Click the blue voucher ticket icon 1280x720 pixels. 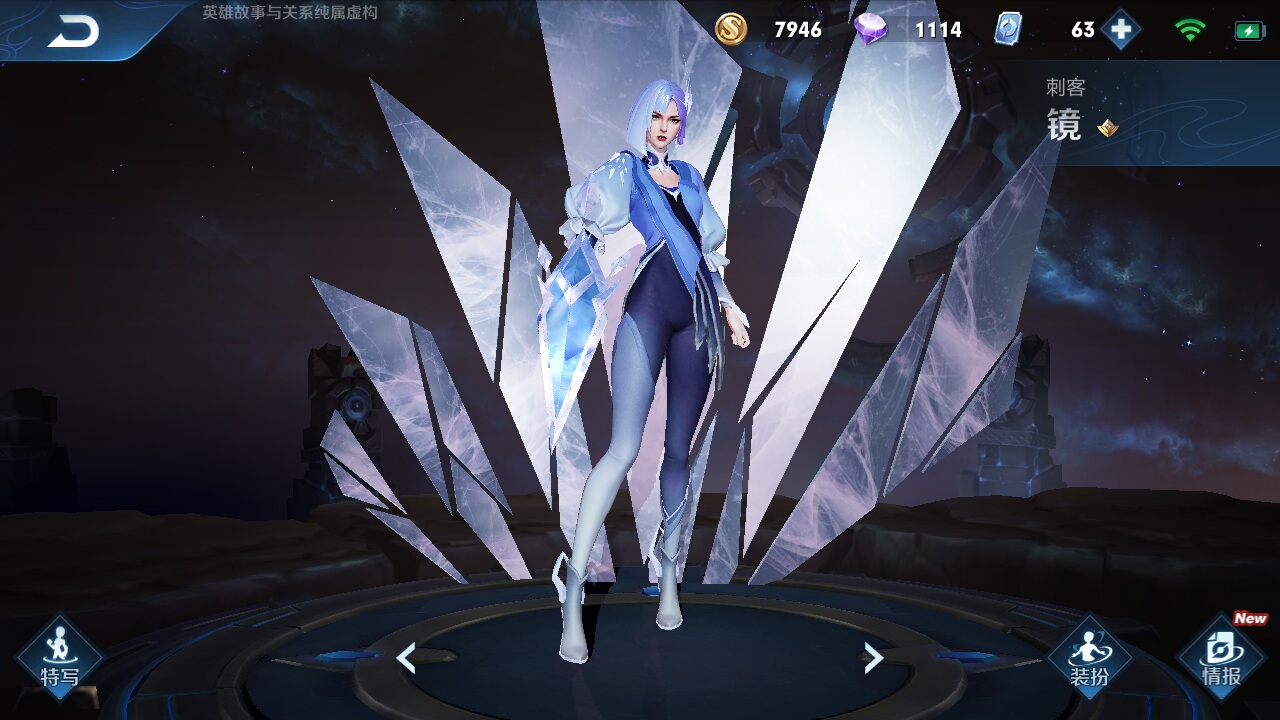1008,30
